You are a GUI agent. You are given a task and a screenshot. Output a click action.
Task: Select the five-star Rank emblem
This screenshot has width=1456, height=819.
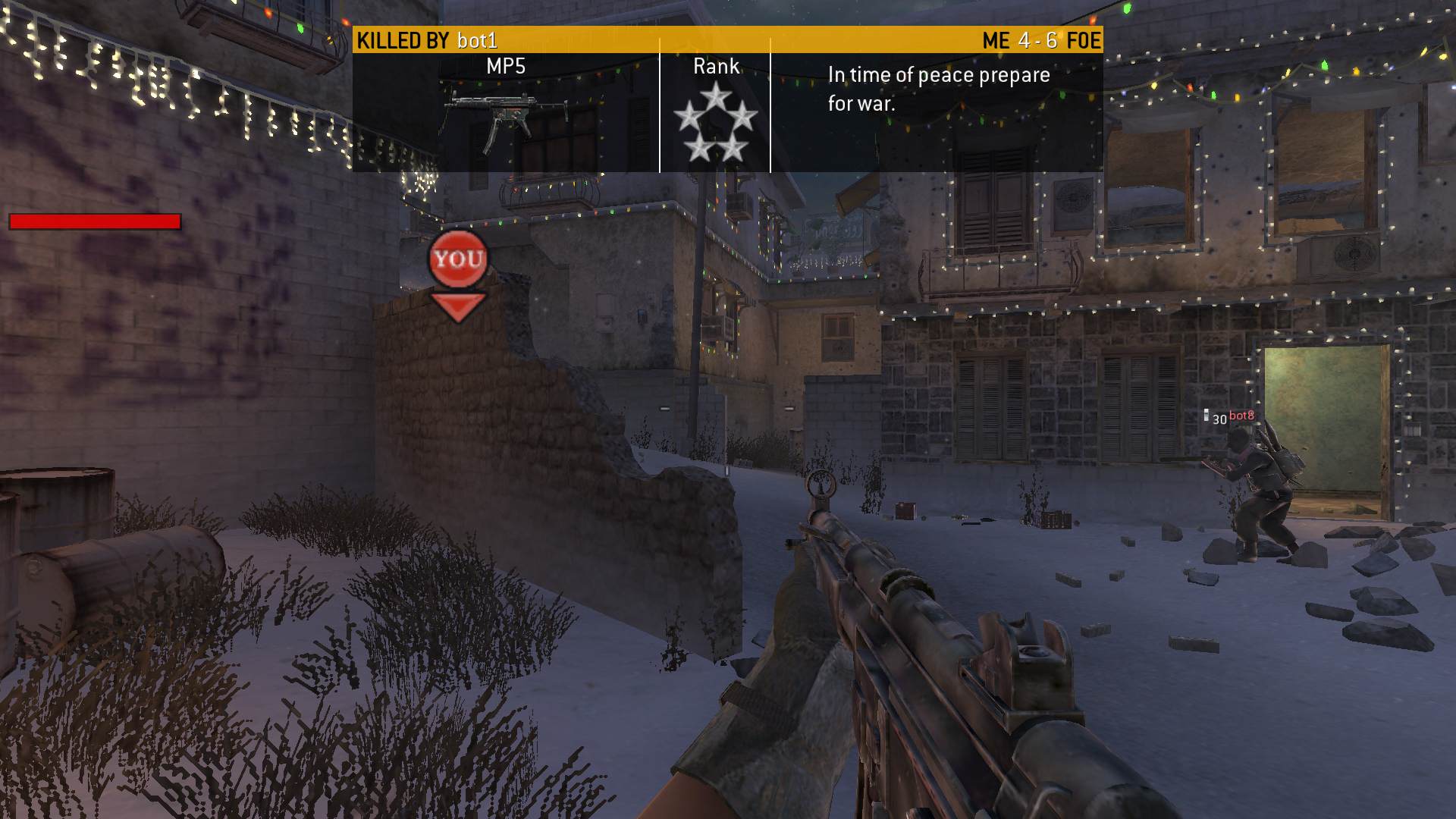tap(715, 124)
